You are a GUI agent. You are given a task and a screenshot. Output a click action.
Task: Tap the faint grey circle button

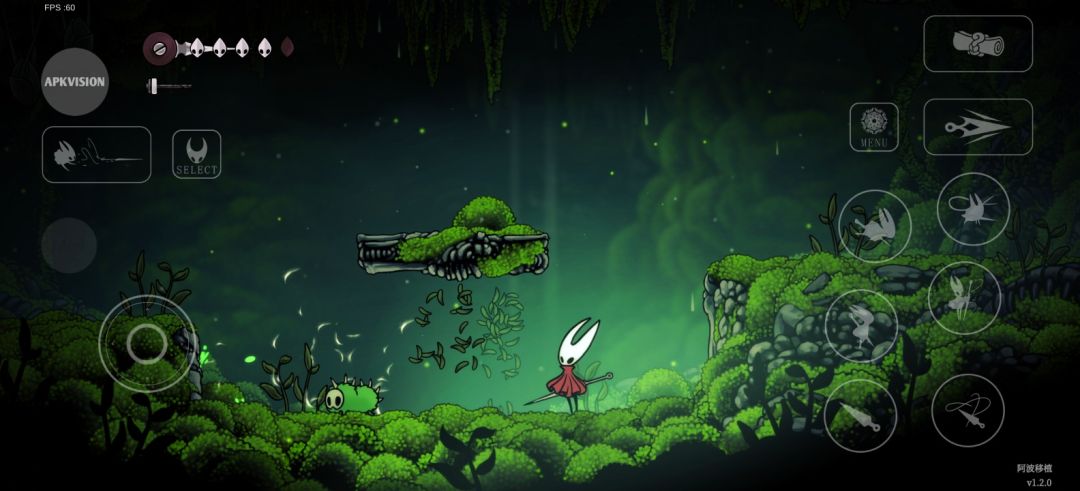click(69, 245)
